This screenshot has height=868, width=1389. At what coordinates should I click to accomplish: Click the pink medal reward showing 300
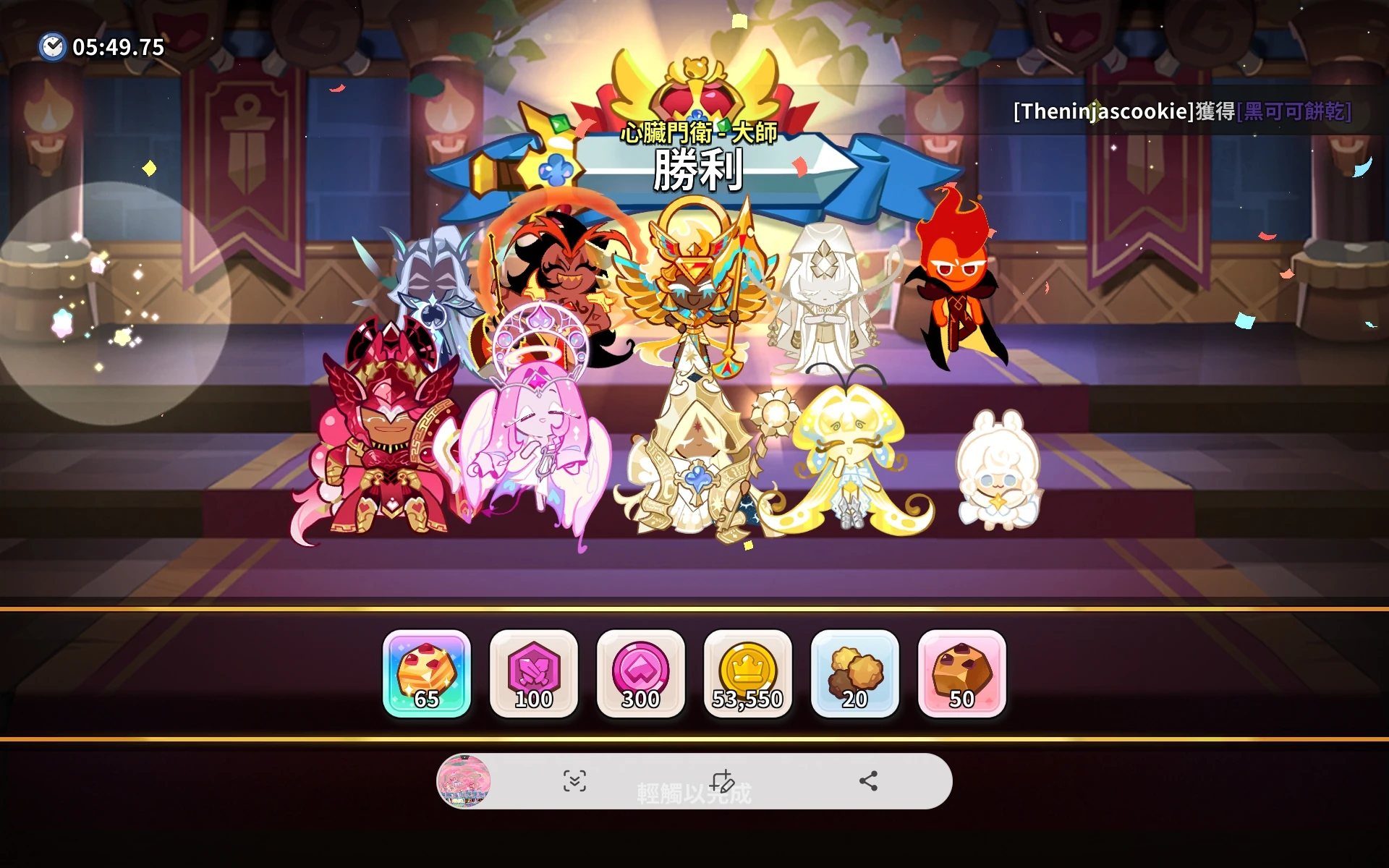pyautogui.click(x=641, y=674)
